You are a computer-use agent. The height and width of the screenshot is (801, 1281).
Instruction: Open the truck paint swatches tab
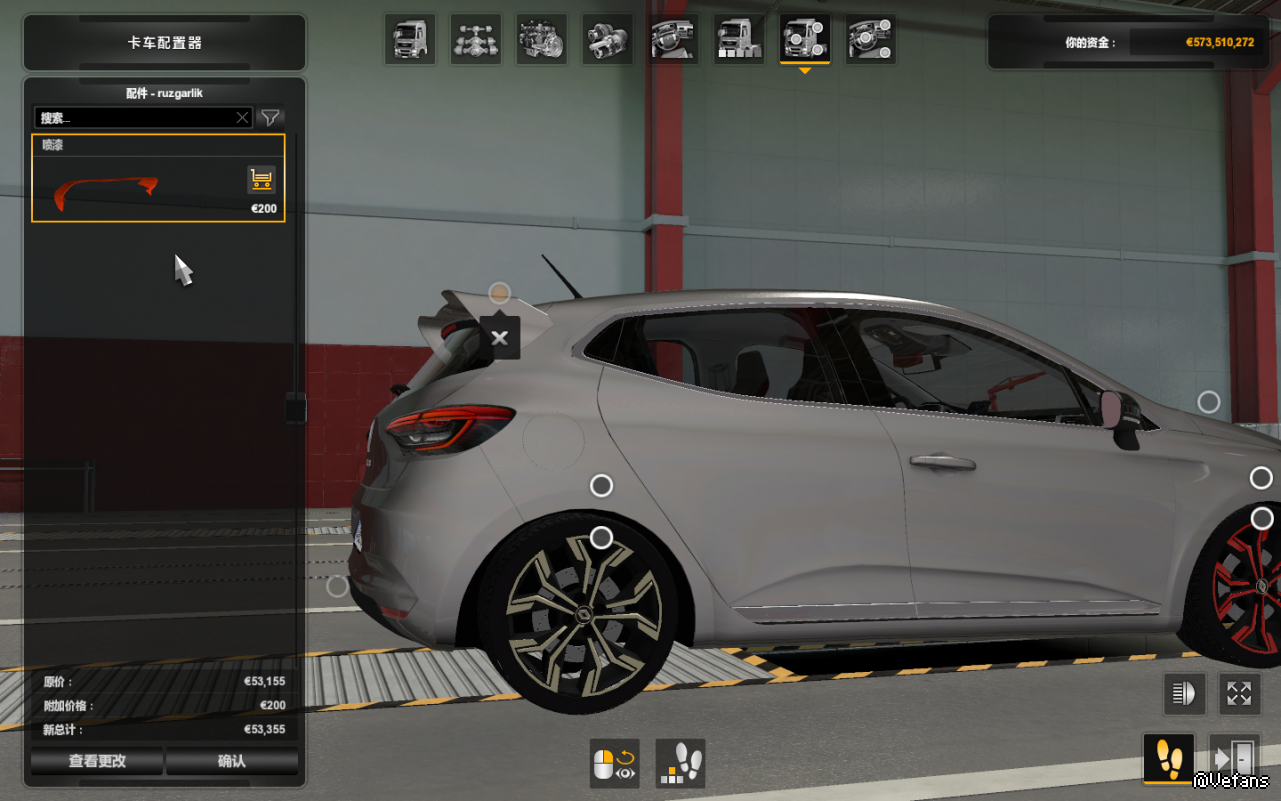(x=739, y=40)
